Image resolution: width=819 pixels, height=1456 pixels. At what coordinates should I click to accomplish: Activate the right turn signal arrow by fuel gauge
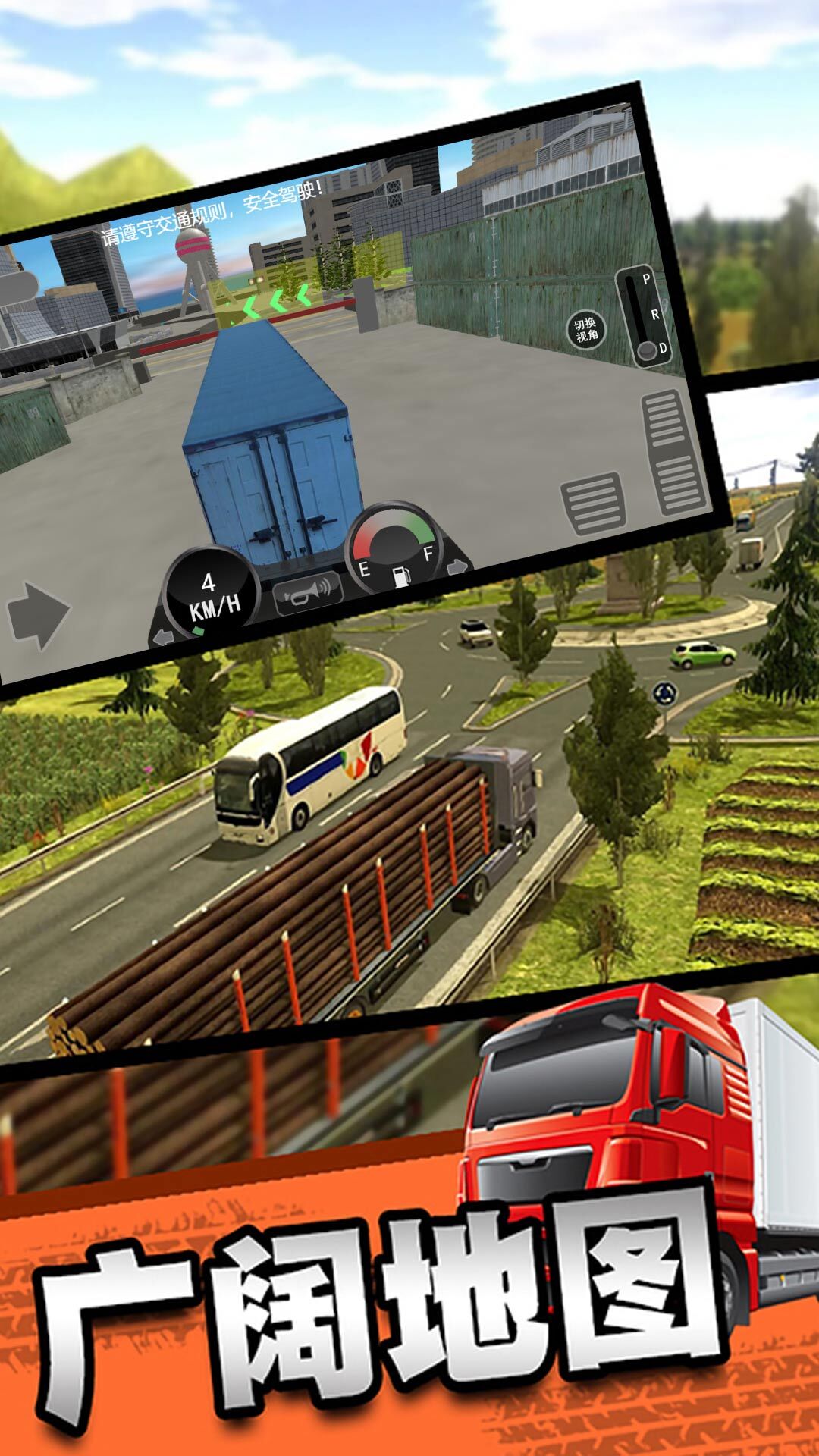458,566
